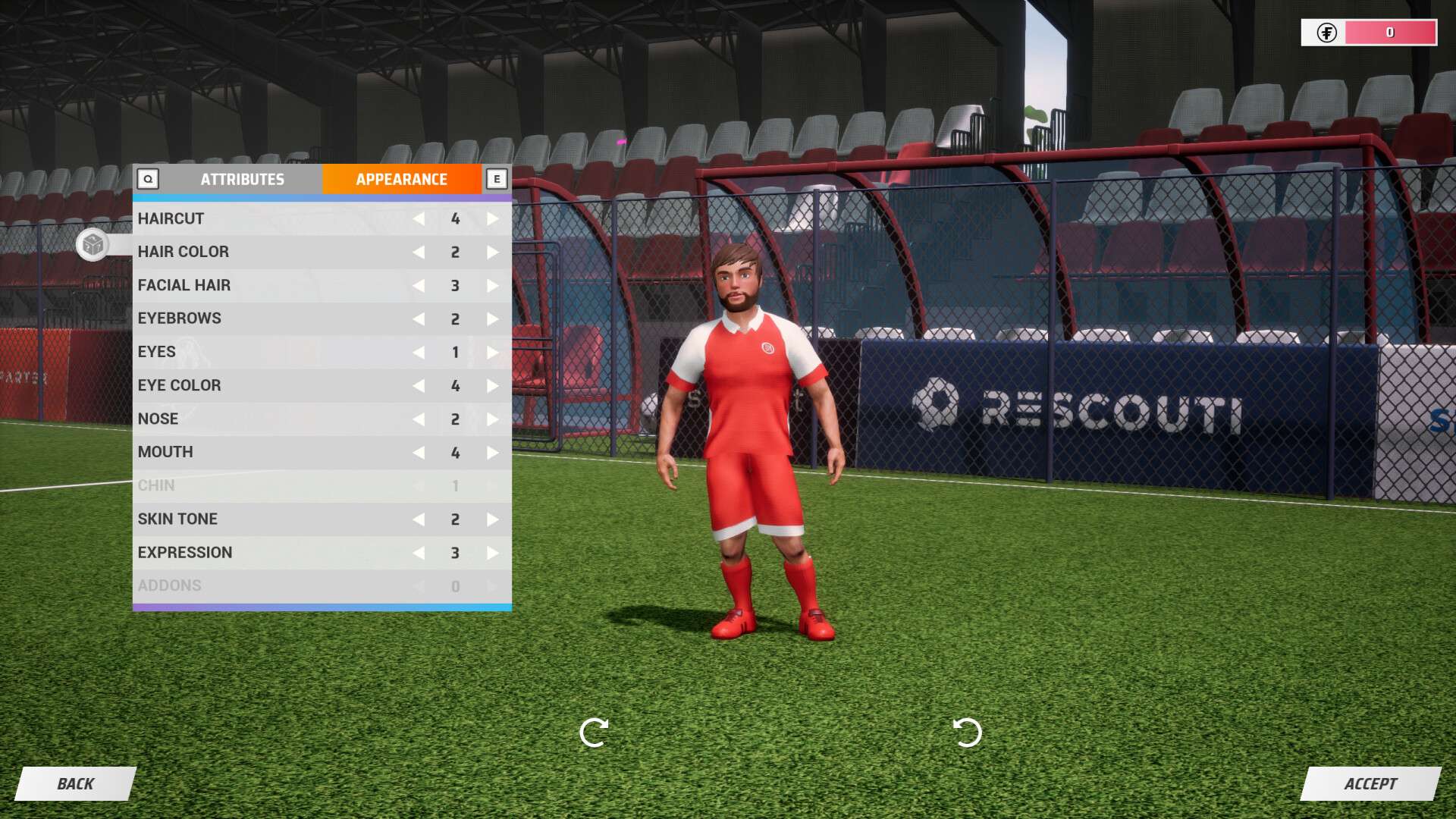The width and height of the screenshot is (1456, 819).
Task: Choose the next Mouth option
Action: [x=493, y=453]
